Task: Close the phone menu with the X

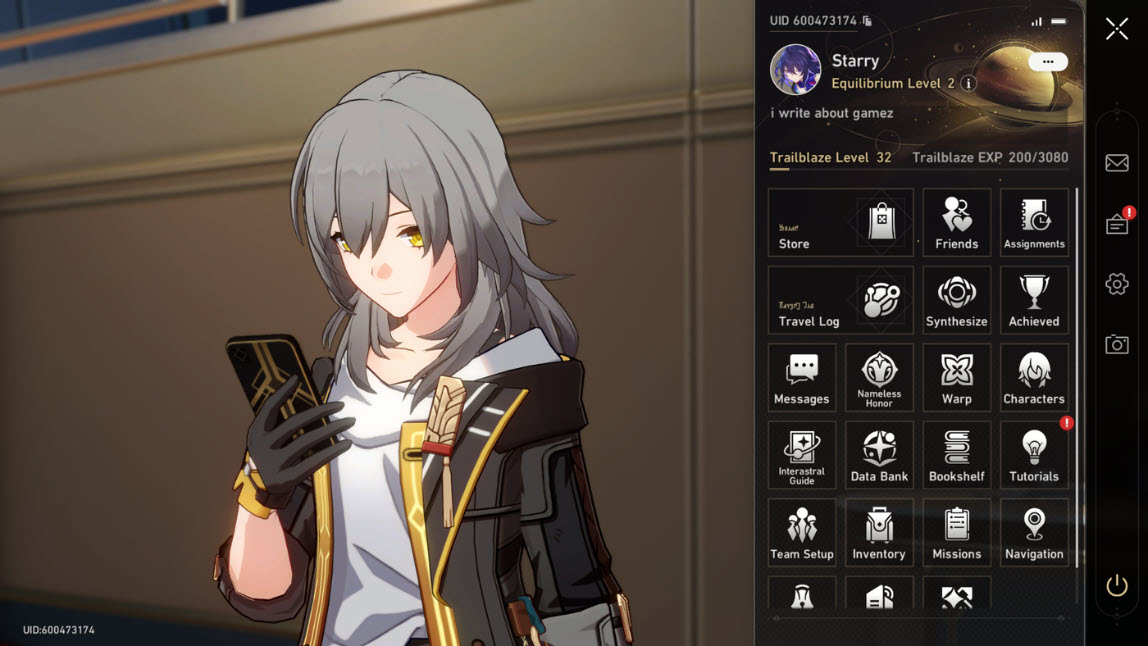Action: point(1117,29)
